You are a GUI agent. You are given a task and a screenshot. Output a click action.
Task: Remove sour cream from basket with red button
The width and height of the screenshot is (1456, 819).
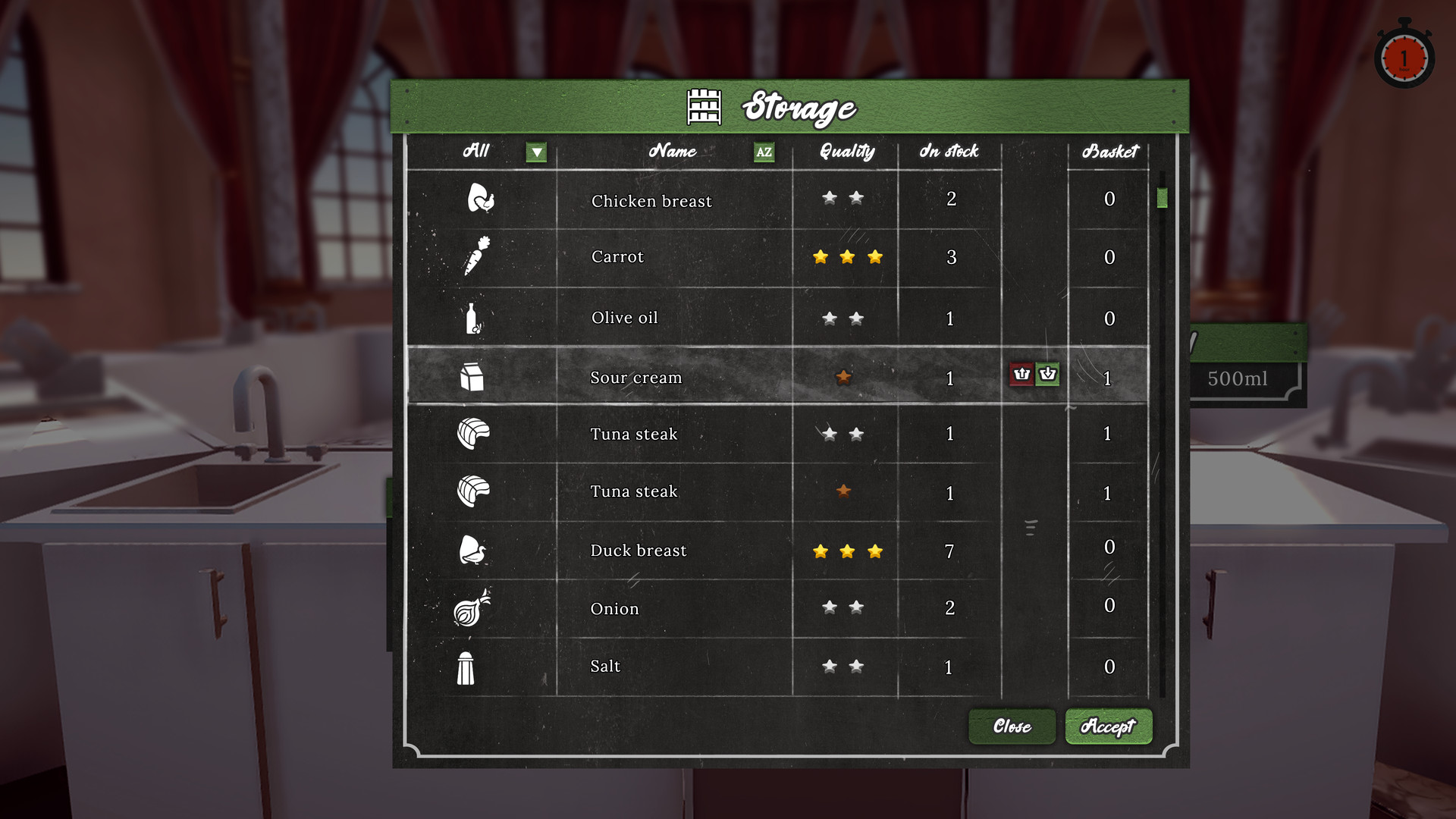(1020, 374)
